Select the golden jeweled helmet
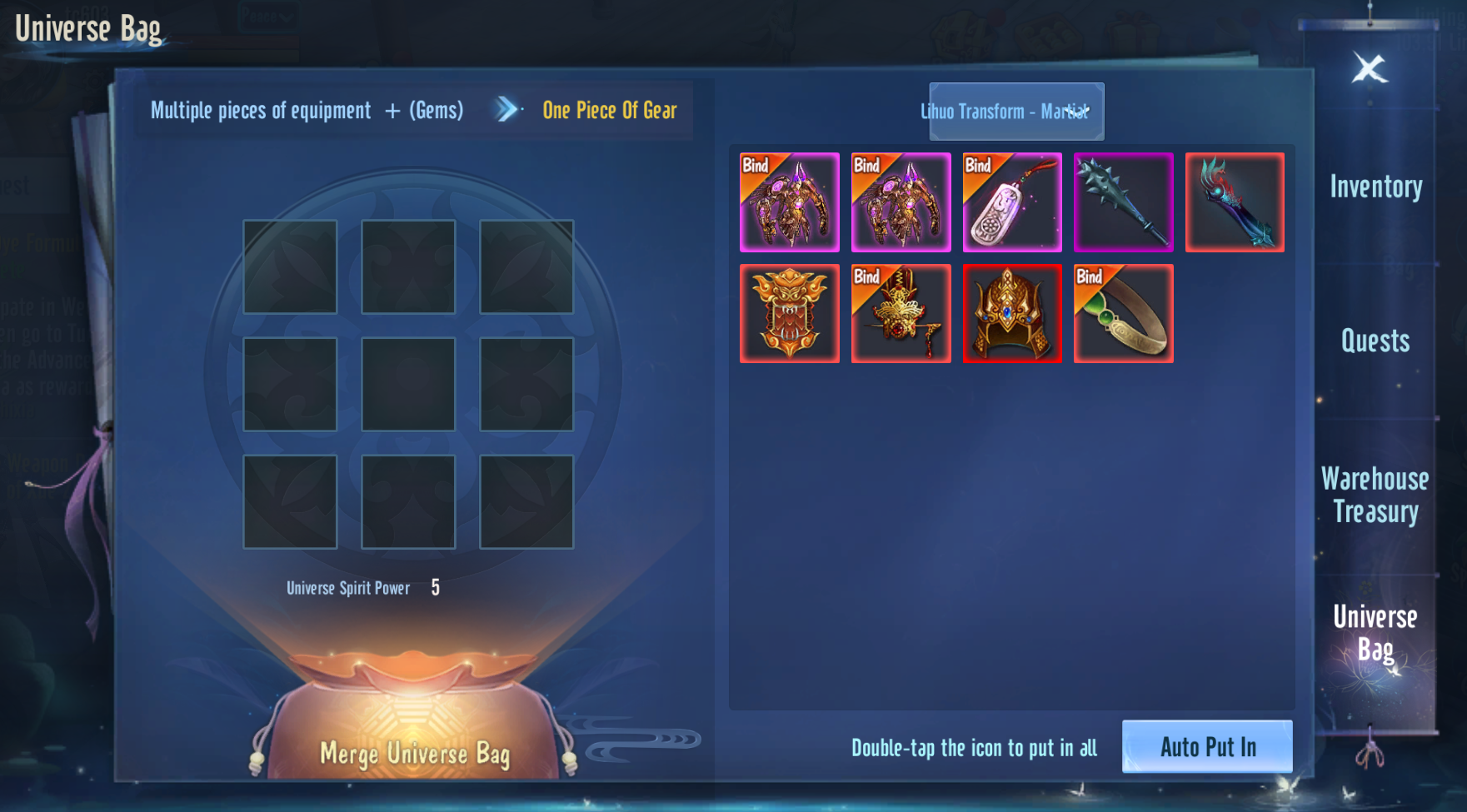 click(1012, 314)
